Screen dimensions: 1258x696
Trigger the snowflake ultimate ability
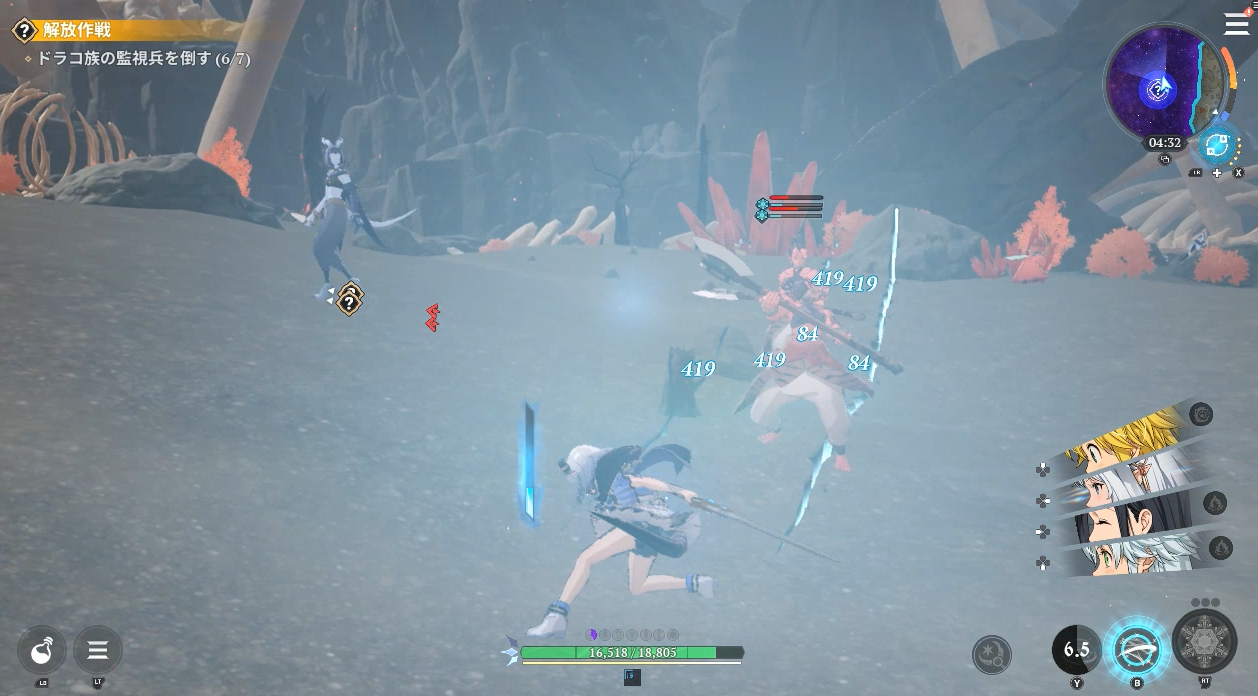[x=1204, y=641]
